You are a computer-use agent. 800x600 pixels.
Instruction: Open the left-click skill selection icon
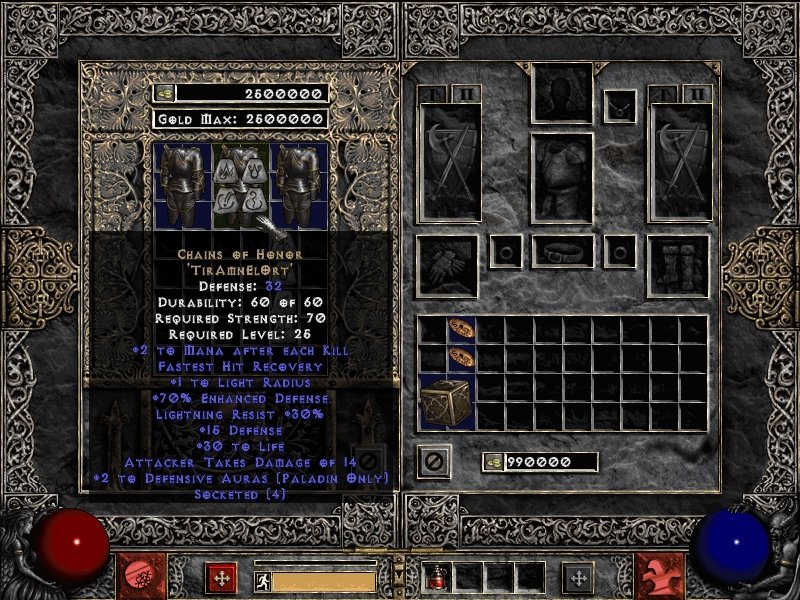point(136,576)
